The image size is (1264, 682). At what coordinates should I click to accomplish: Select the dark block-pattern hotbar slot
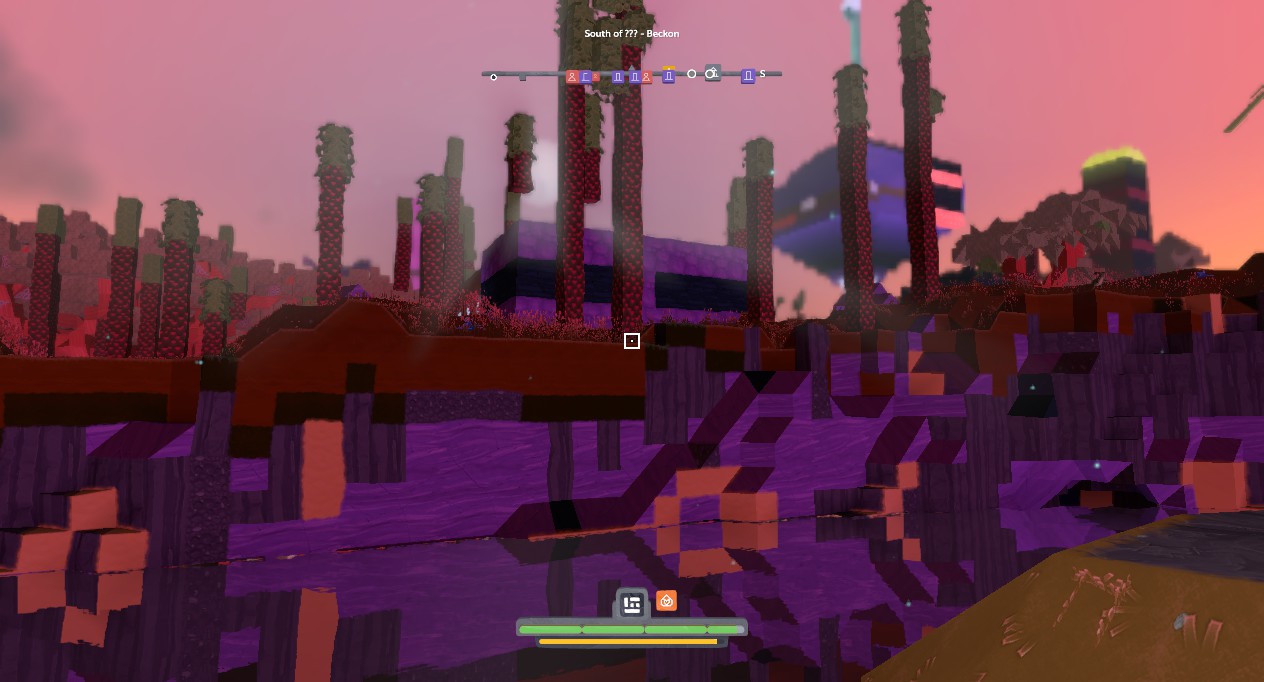[x=631, y=603]
